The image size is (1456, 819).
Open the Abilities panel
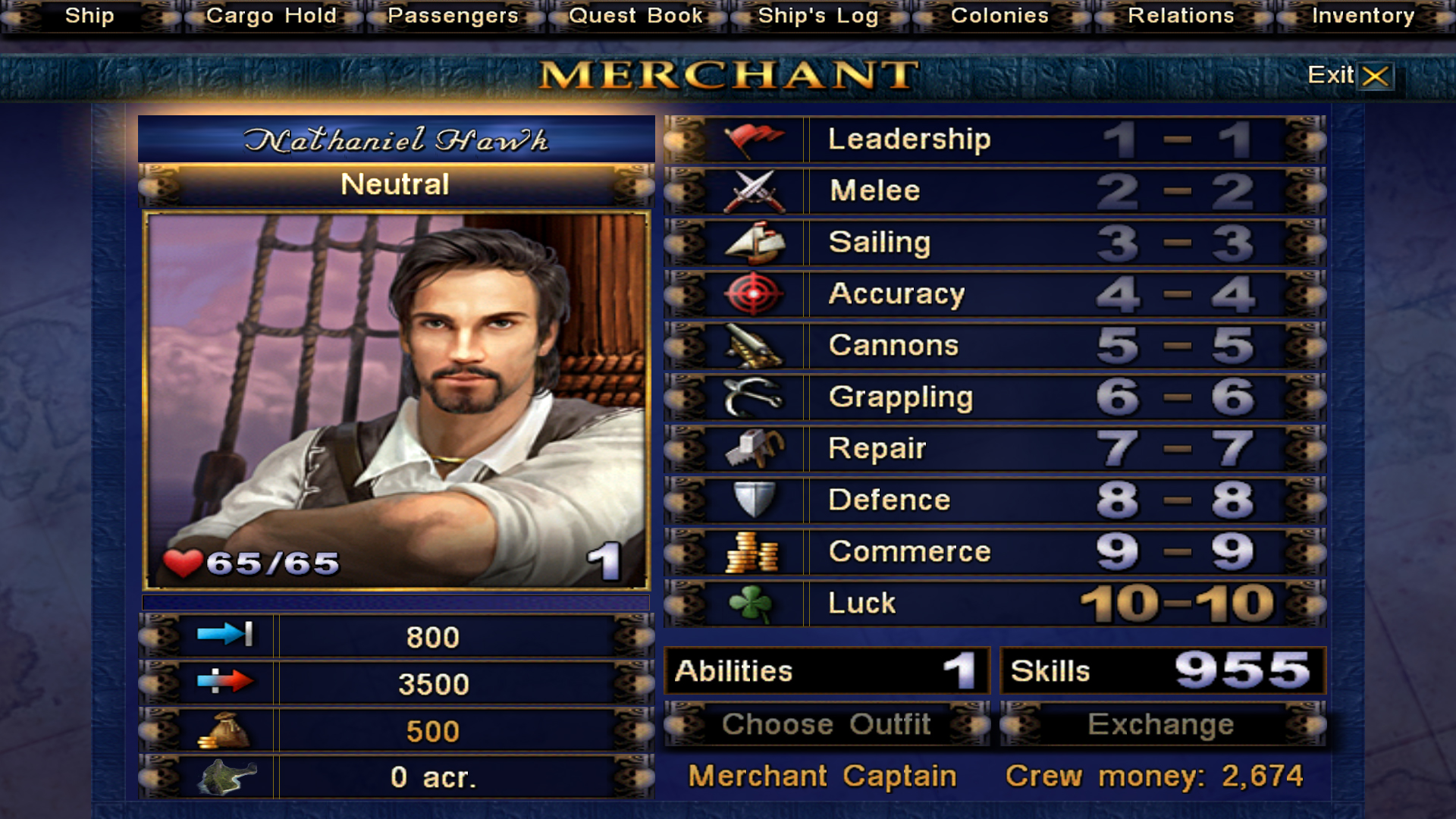point(827,671)
